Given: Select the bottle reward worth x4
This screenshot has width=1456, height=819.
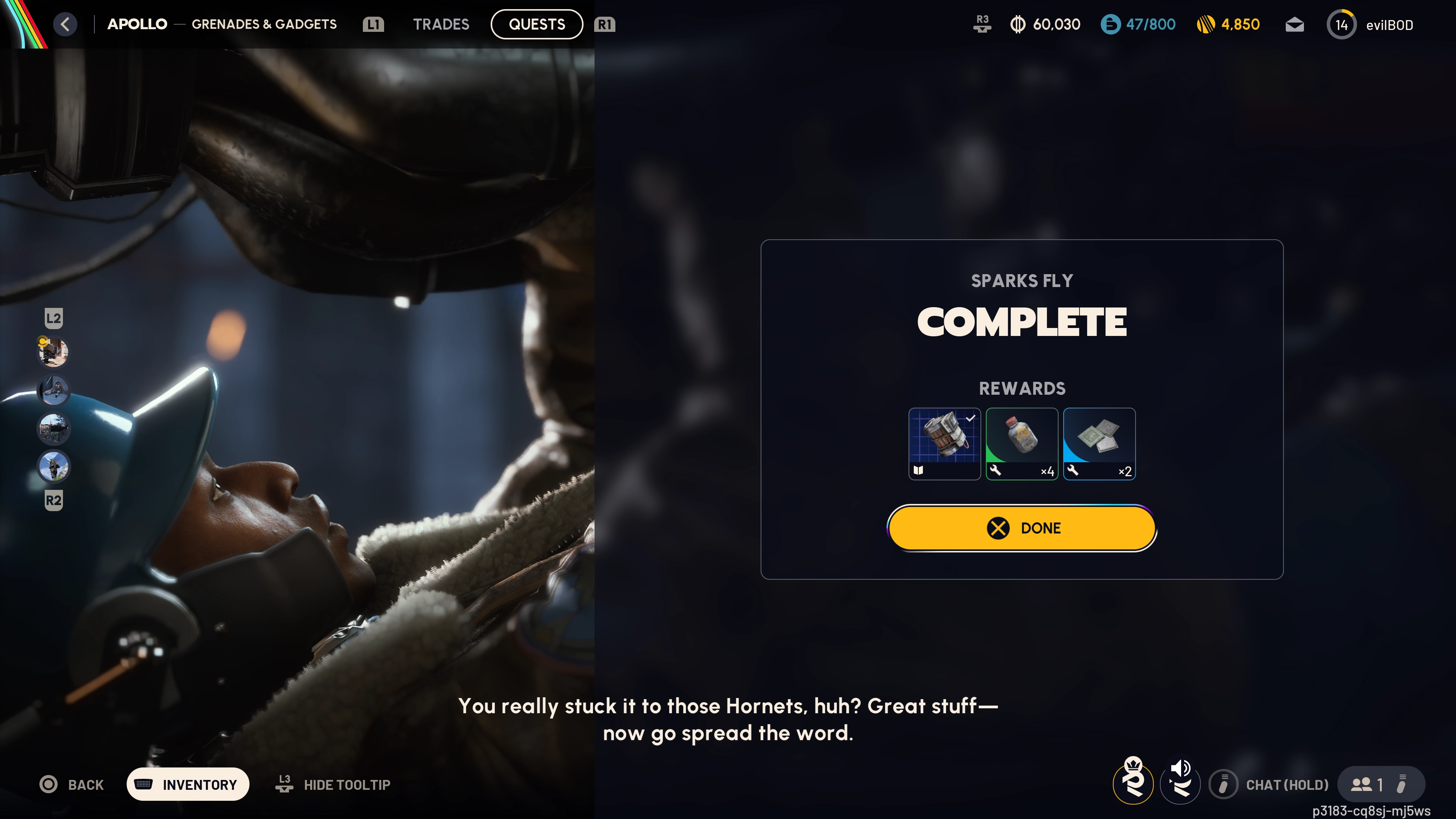Looking at the screenshot, I should click(x=1022, y=444).
